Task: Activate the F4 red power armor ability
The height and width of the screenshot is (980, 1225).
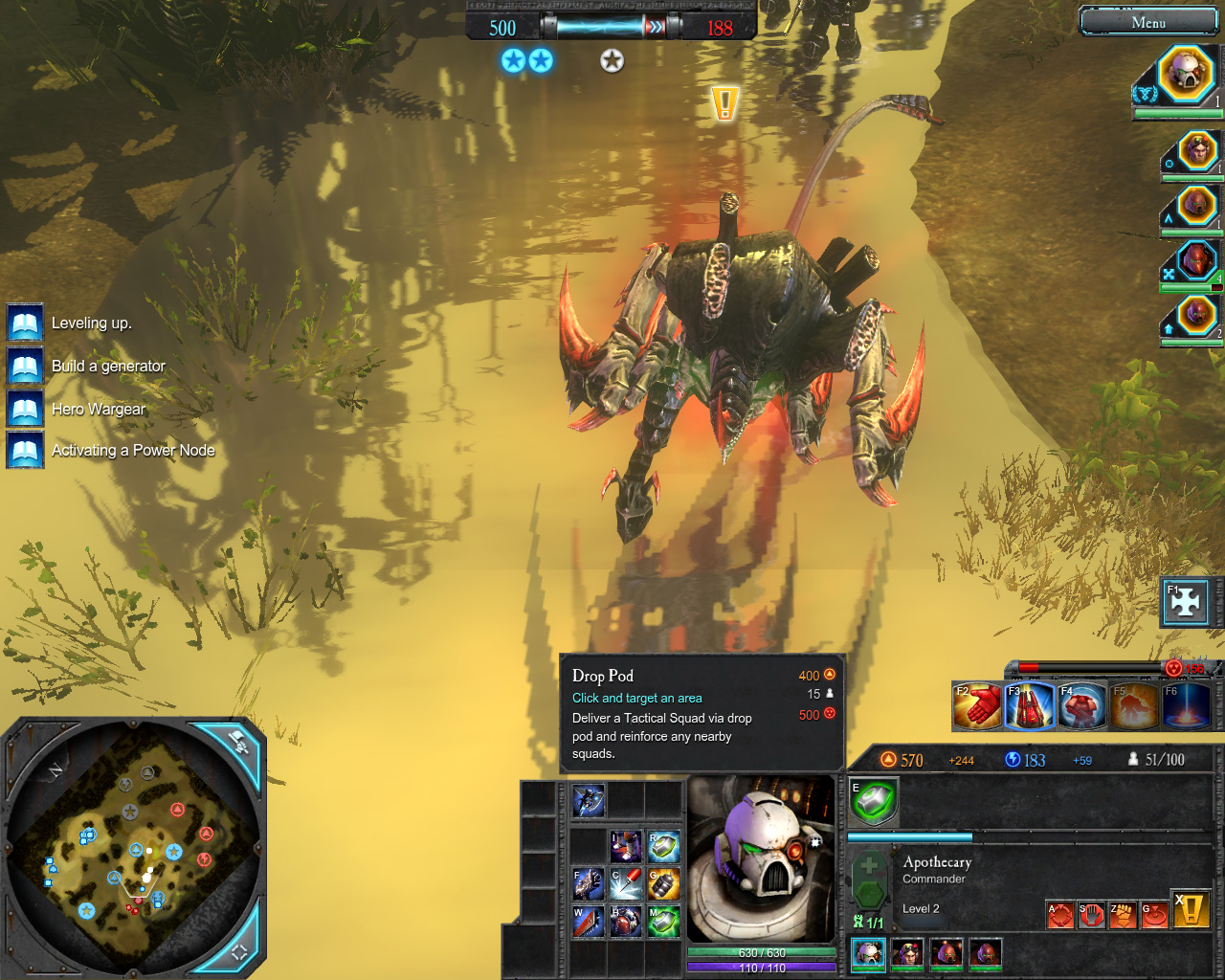Action: [x=1081, y=706]
